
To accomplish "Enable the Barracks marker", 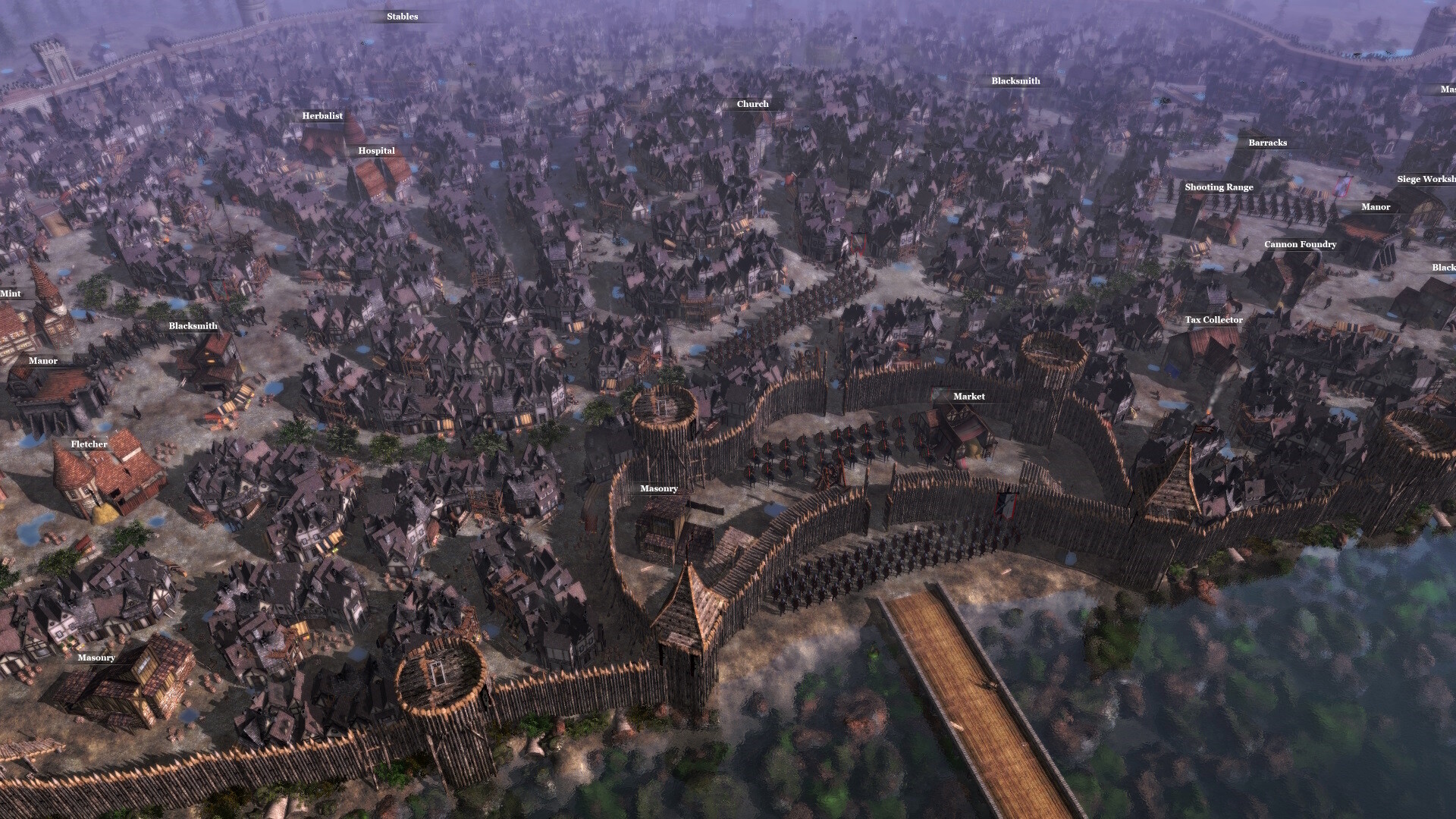I will pyautogui.click(x=1267, y=143).
